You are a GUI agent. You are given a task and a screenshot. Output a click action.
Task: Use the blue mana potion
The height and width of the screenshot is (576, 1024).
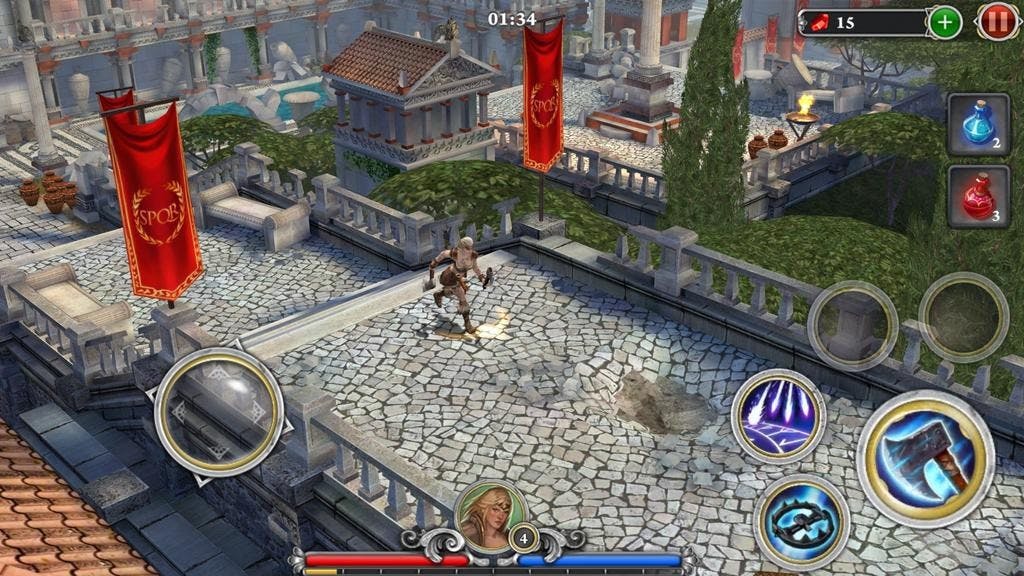(x=978, y=125)
